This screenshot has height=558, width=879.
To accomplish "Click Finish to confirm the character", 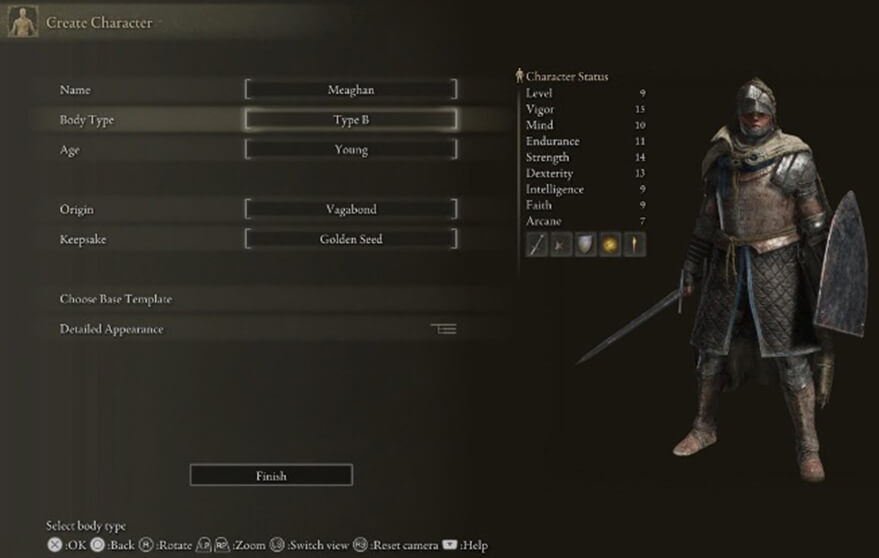I will click(x=271, y=476).
